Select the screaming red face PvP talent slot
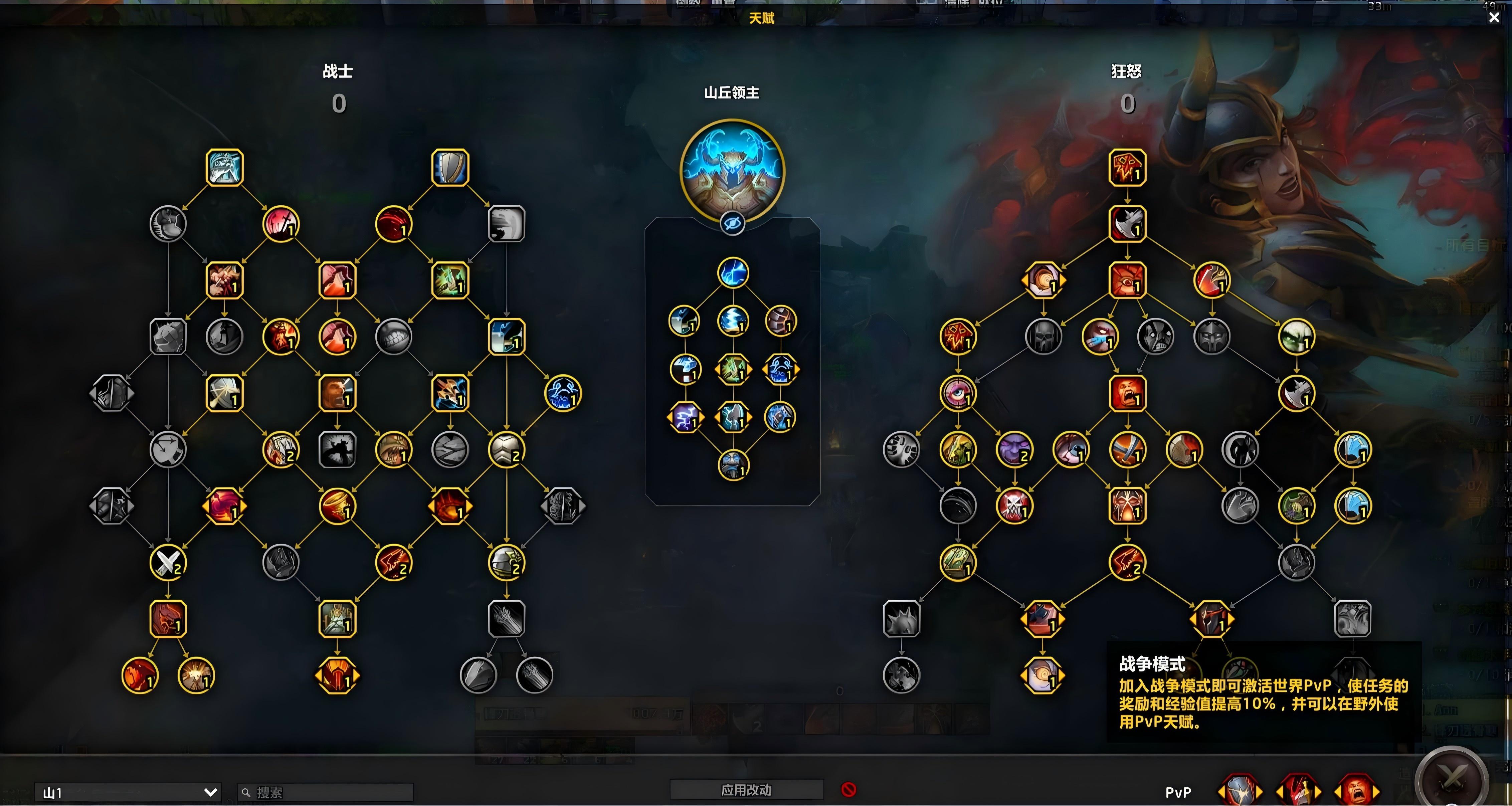The width and height of the screenshot is (1512, 806). [x=1356, y=791]
